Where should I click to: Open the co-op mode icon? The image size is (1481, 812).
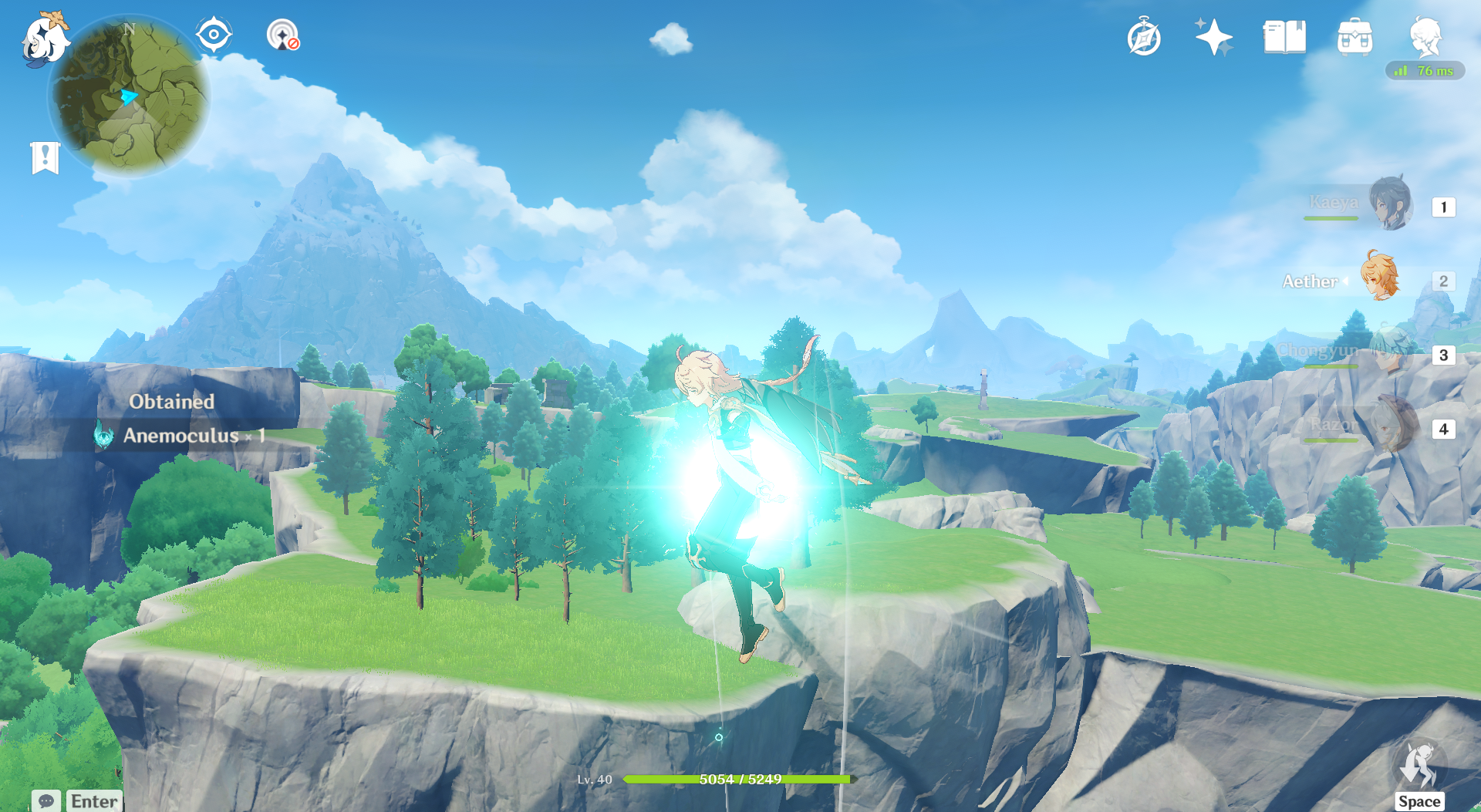pyautogui.click(x=282, y=35)
